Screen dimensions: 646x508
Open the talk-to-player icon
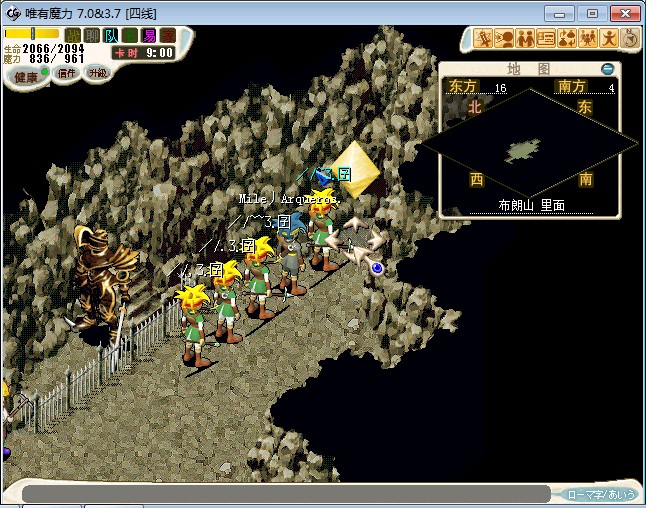tap(504, 39)
